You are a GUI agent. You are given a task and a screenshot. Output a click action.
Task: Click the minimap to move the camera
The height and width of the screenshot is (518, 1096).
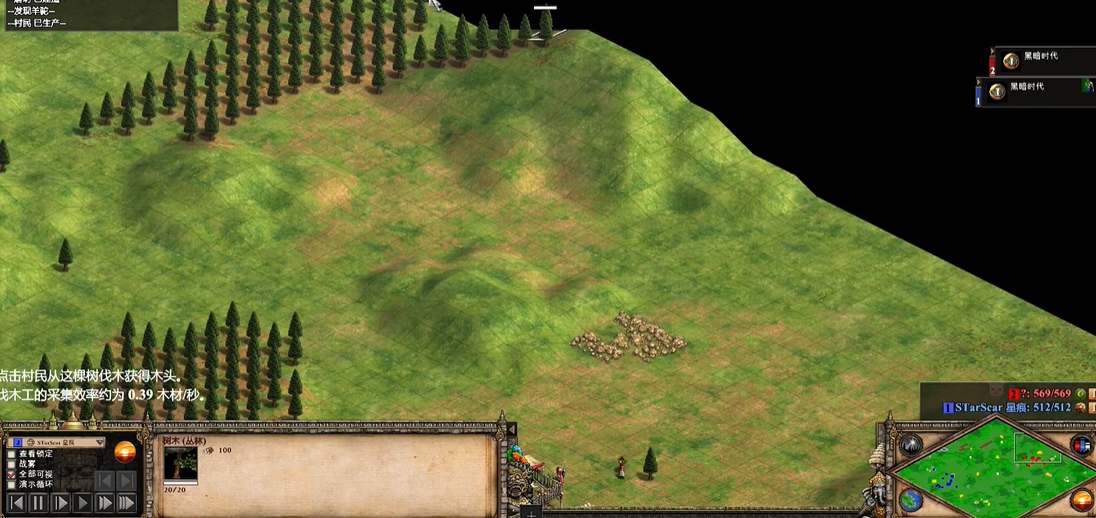point(995,468)
